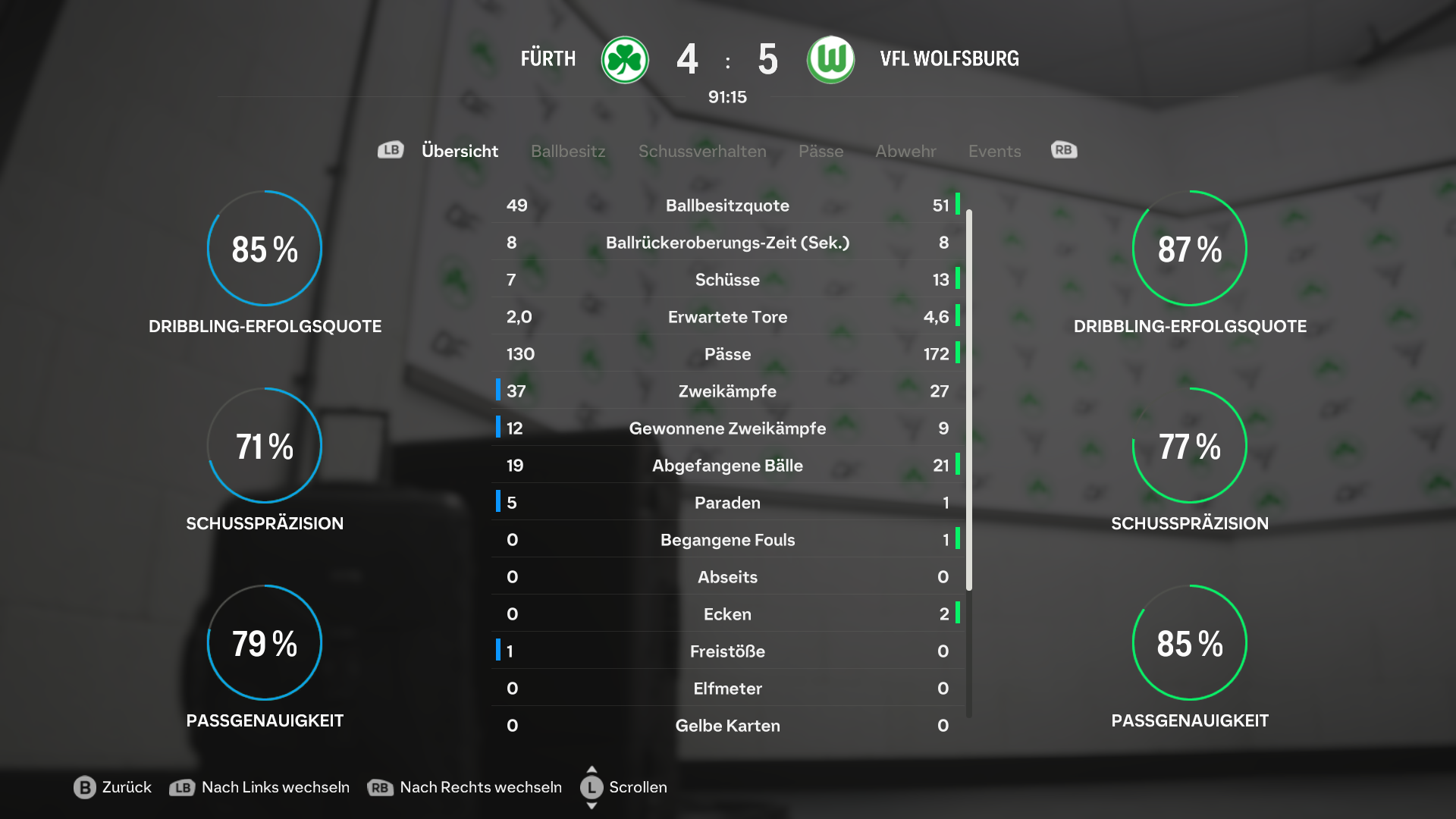
Task: Select the Übersicht tab
Action: (460, 151)
